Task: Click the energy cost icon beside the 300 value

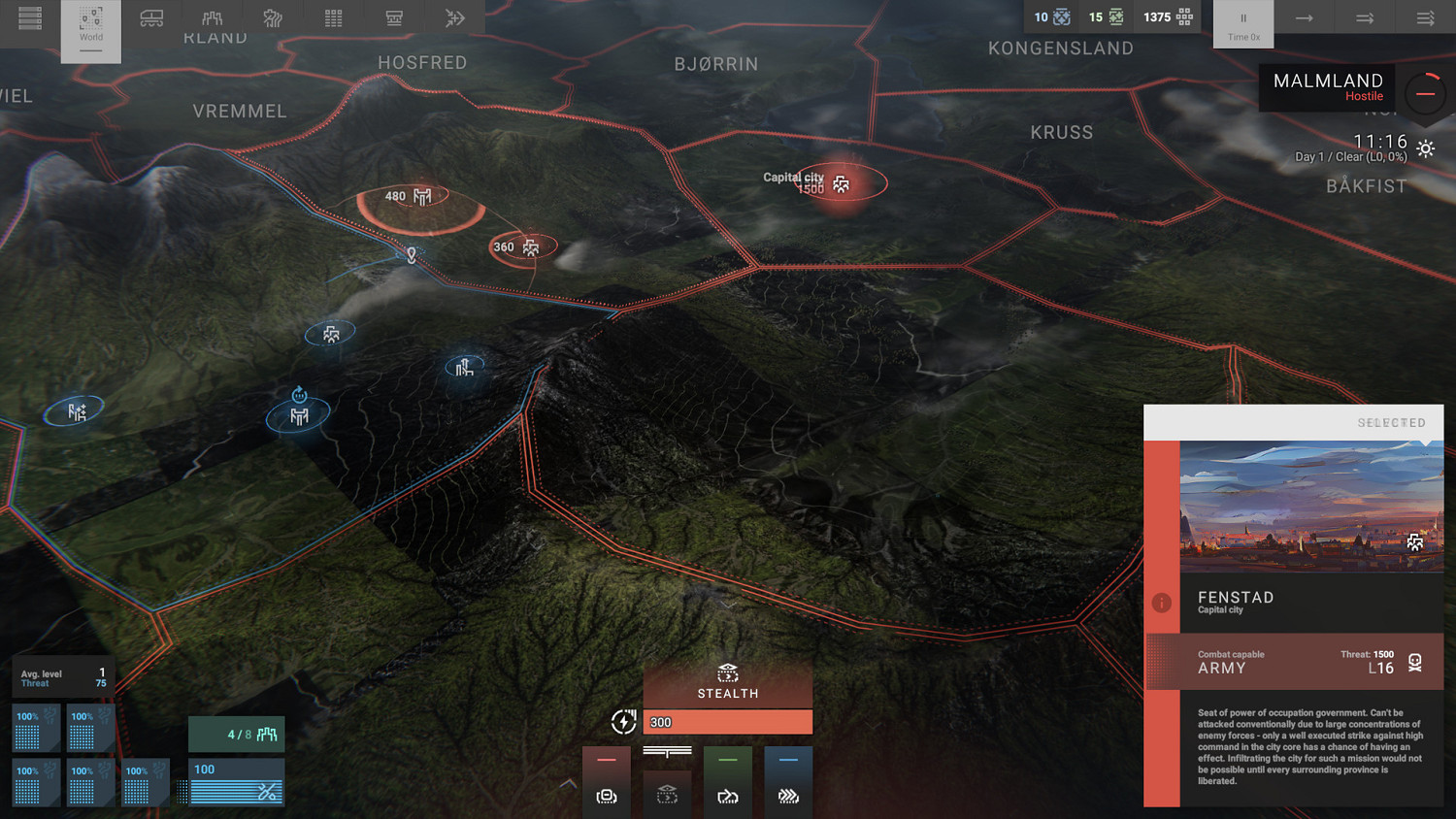Action: coord(624,722)
